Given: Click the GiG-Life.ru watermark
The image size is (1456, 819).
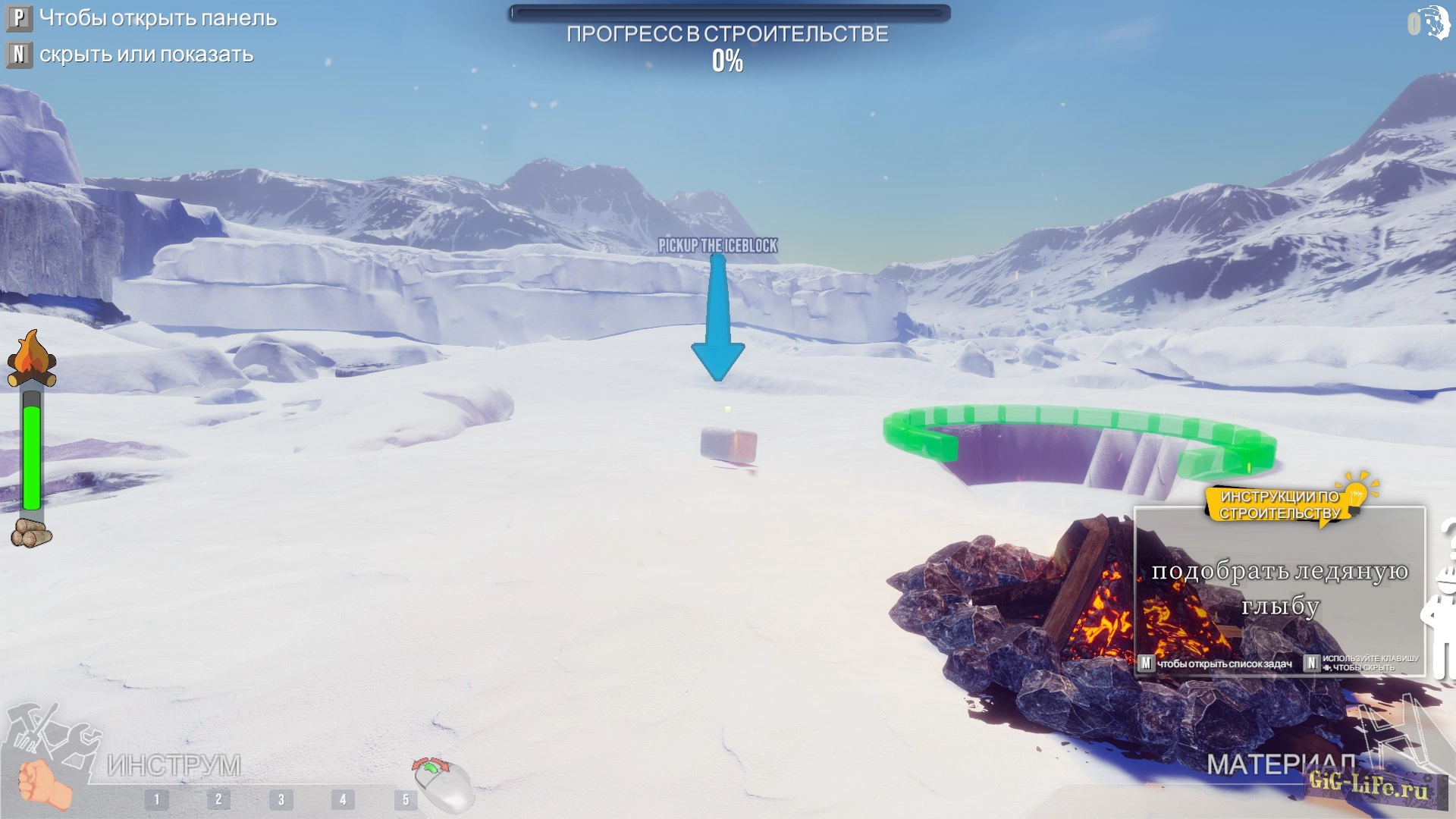Looking at the screenshot, I should tap(1369, 785).
